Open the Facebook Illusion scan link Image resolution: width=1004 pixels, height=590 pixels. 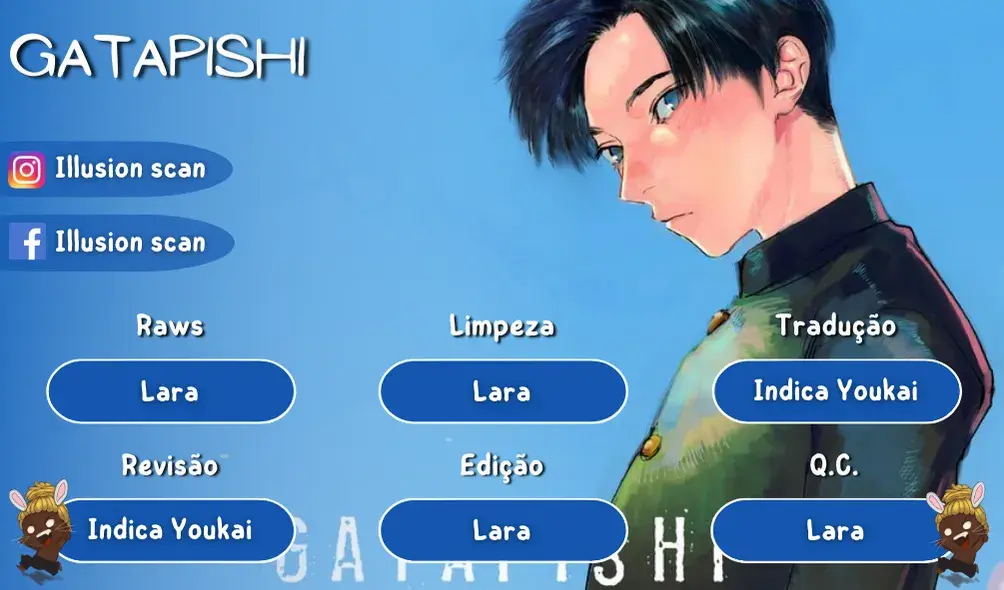coord(118,243)
